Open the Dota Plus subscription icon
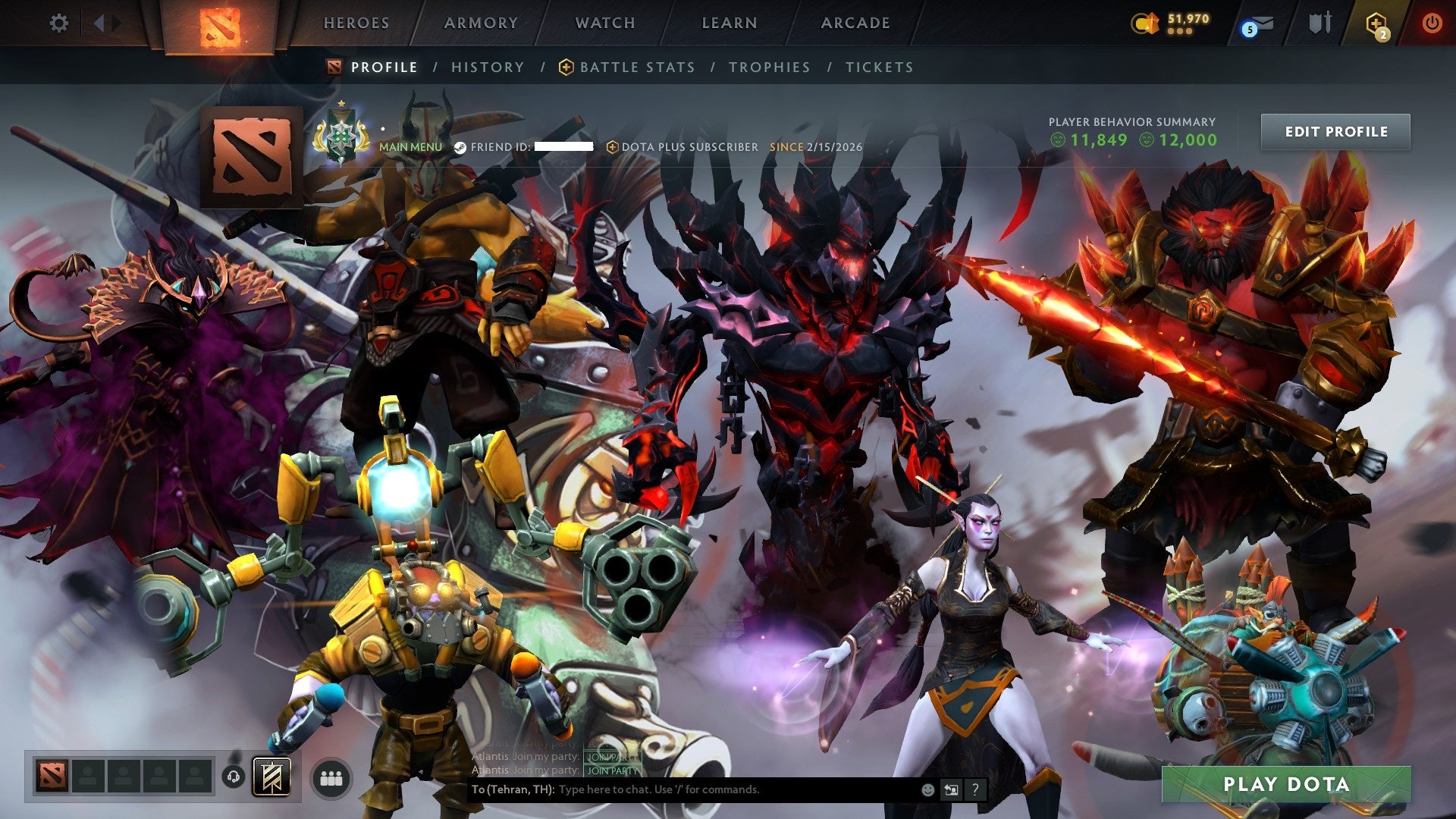1456x819 pixels. click(1376, 23)
